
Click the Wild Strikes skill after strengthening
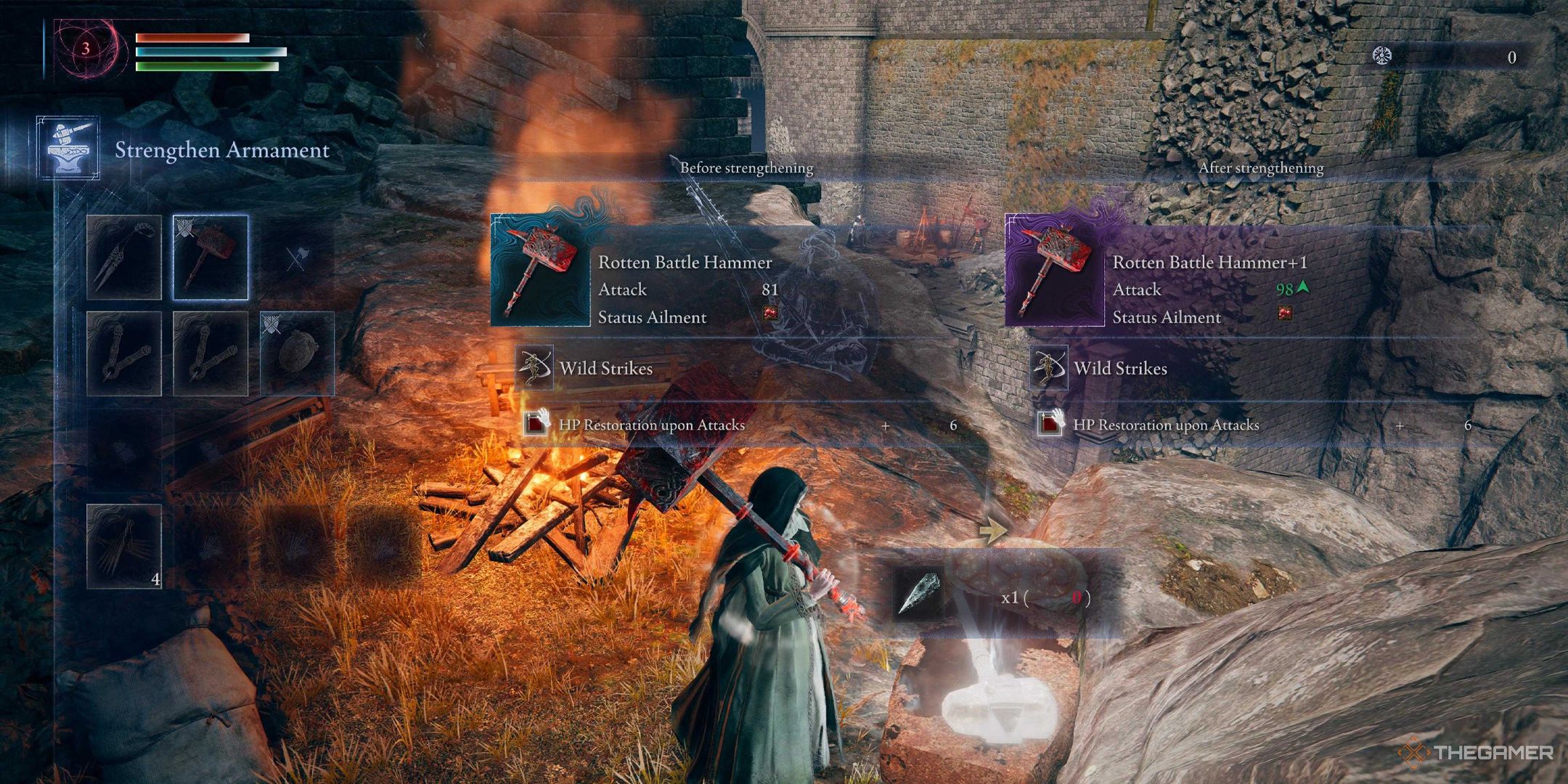pyautogui.click(x=1120, y=368)
